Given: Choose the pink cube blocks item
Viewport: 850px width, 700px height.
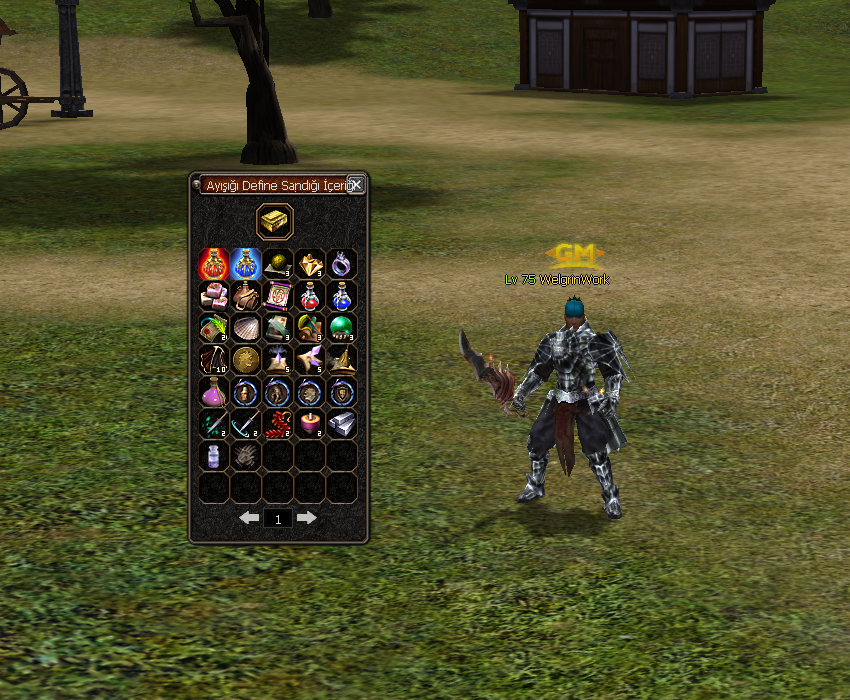Looking at the screenshot, I should [x=214, y=296].
